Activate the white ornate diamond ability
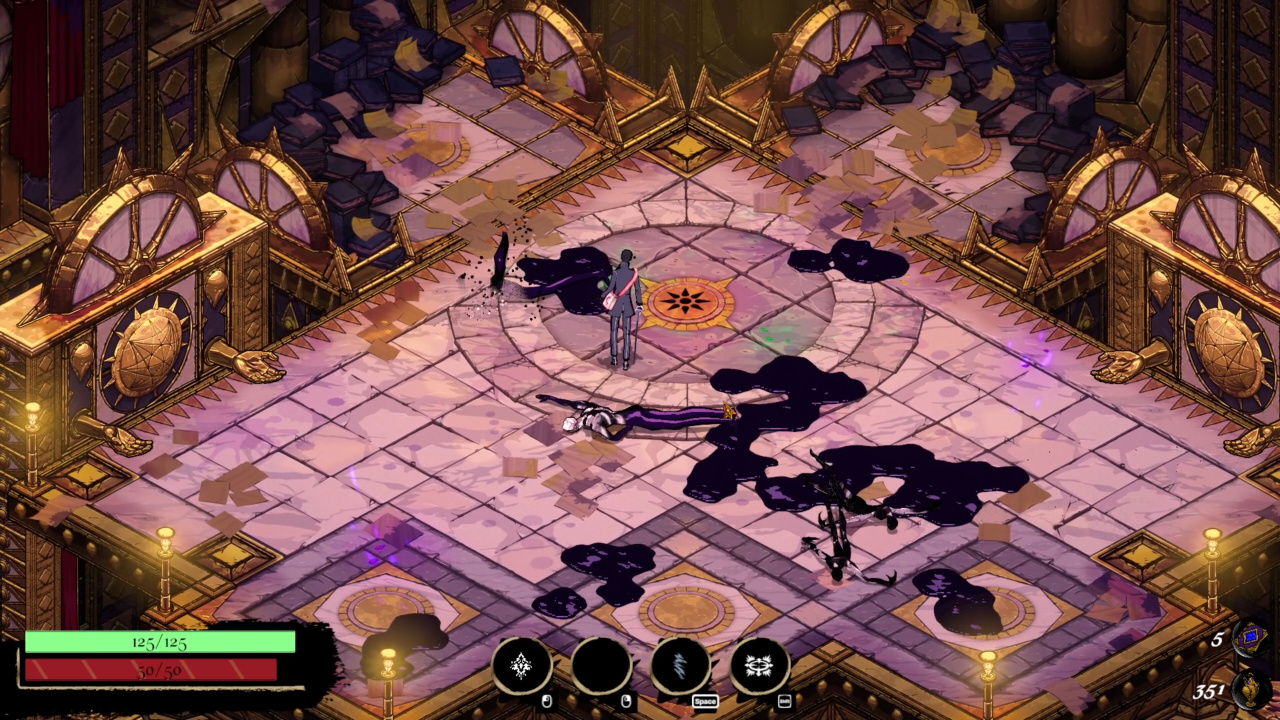This screenshot has width=1280, height=720. (521, 665)
